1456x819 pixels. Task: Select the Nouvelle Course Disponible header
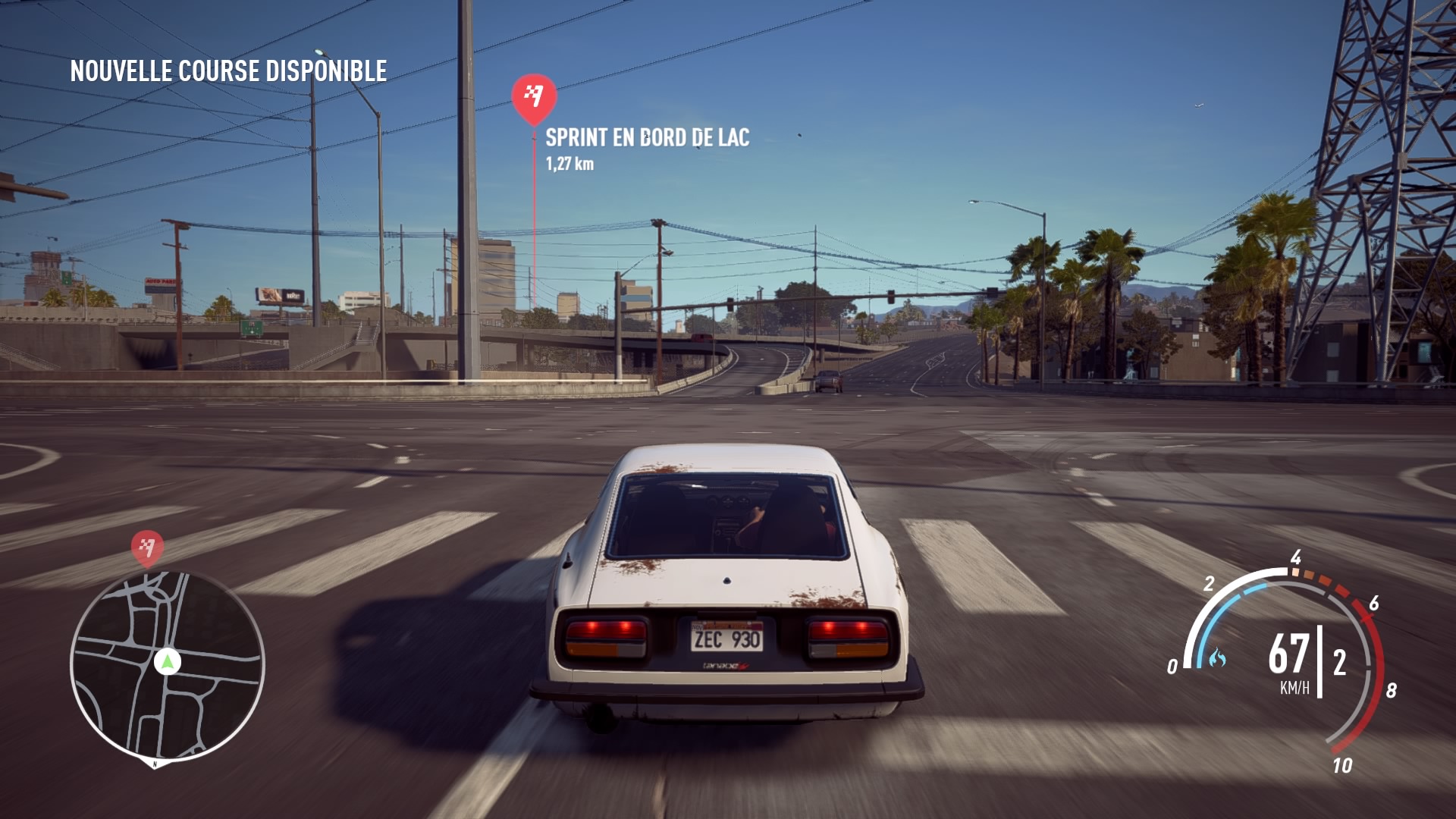[227, 74]
